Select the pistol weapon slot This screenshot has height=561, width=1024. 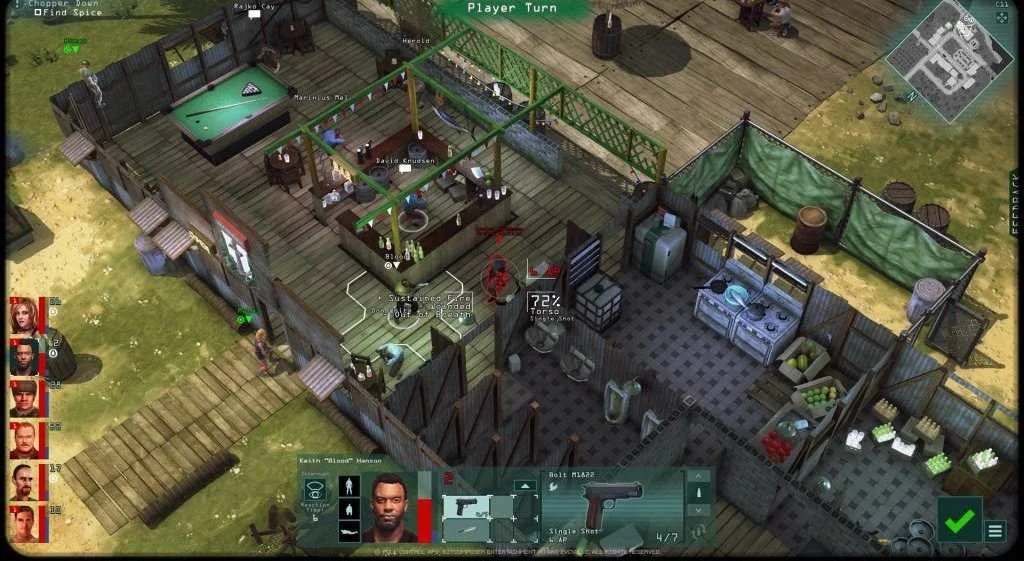(x=467, y=506)
